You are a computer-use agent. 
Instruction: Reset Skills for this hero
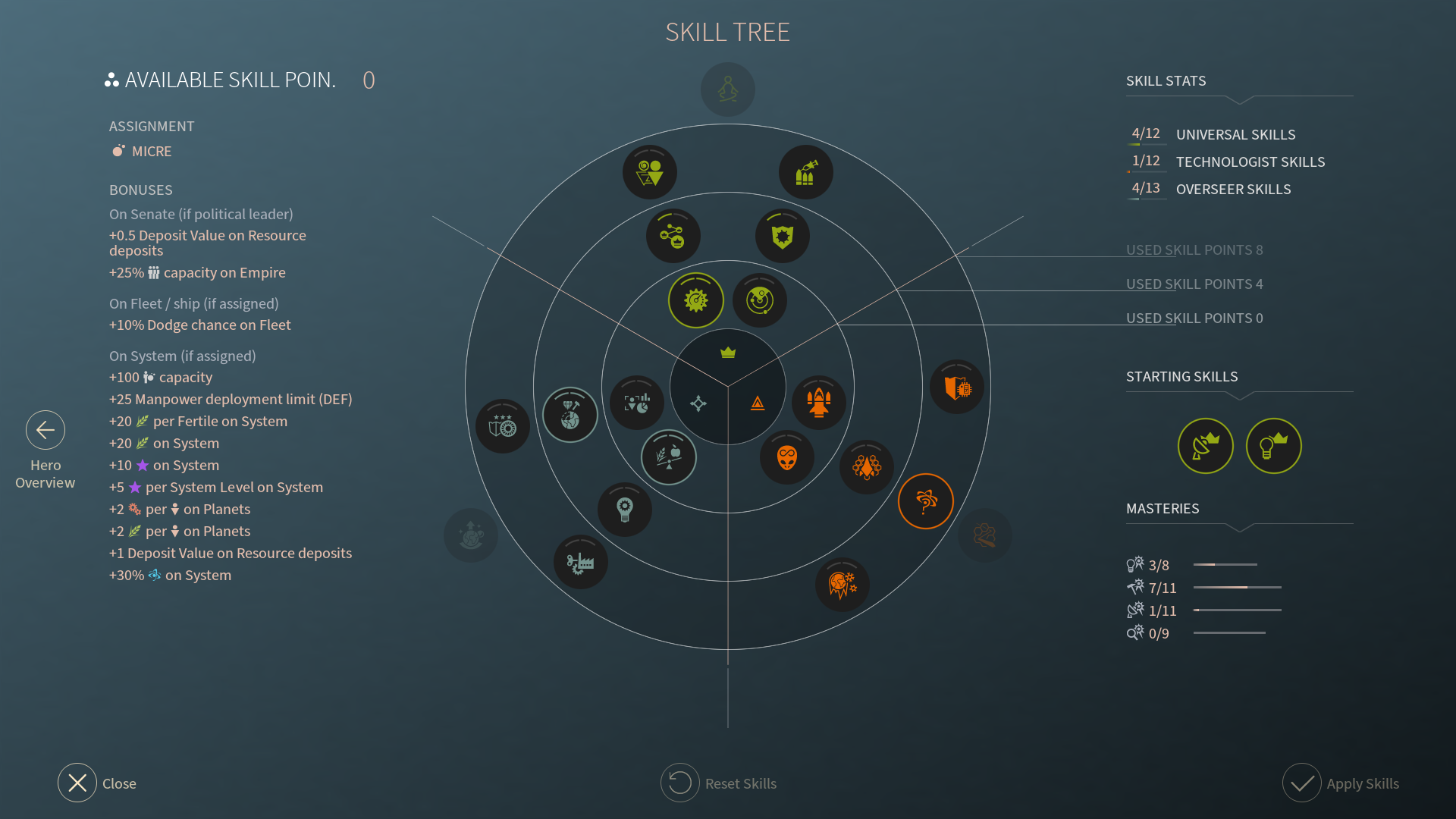point(680,783)
